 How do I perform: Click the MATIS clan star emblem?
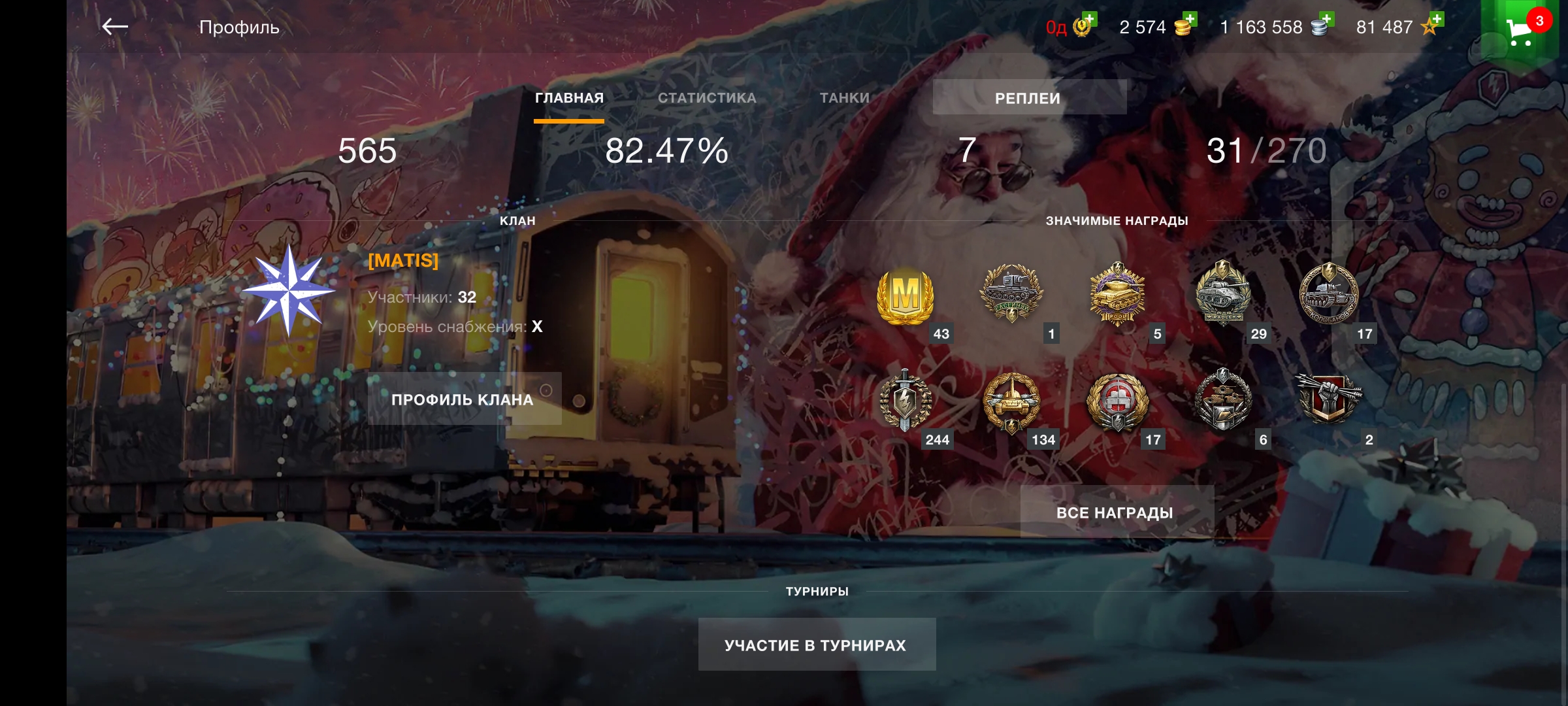(x=288, y=291)
